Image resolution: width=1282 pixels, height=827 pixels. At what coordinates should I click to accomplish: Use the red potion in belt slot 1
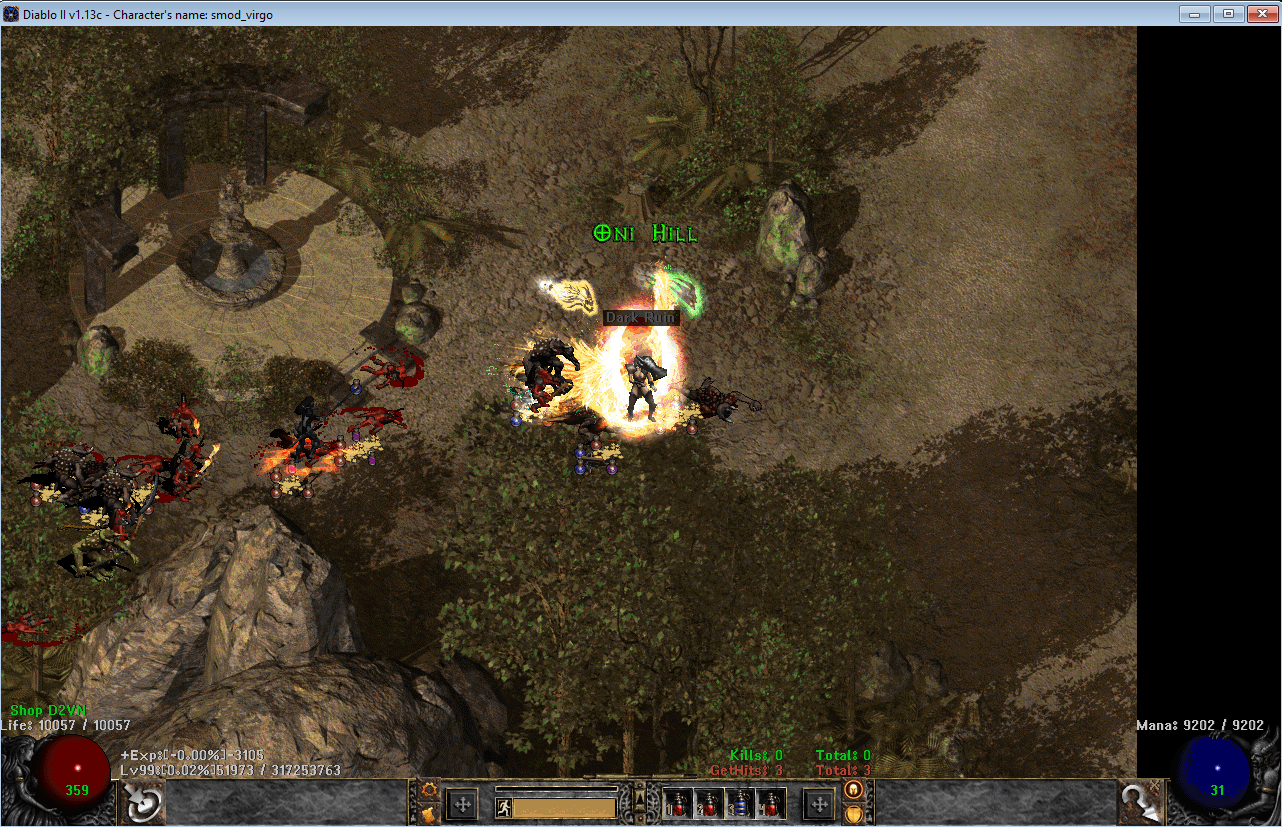click(x=679, y=804)
